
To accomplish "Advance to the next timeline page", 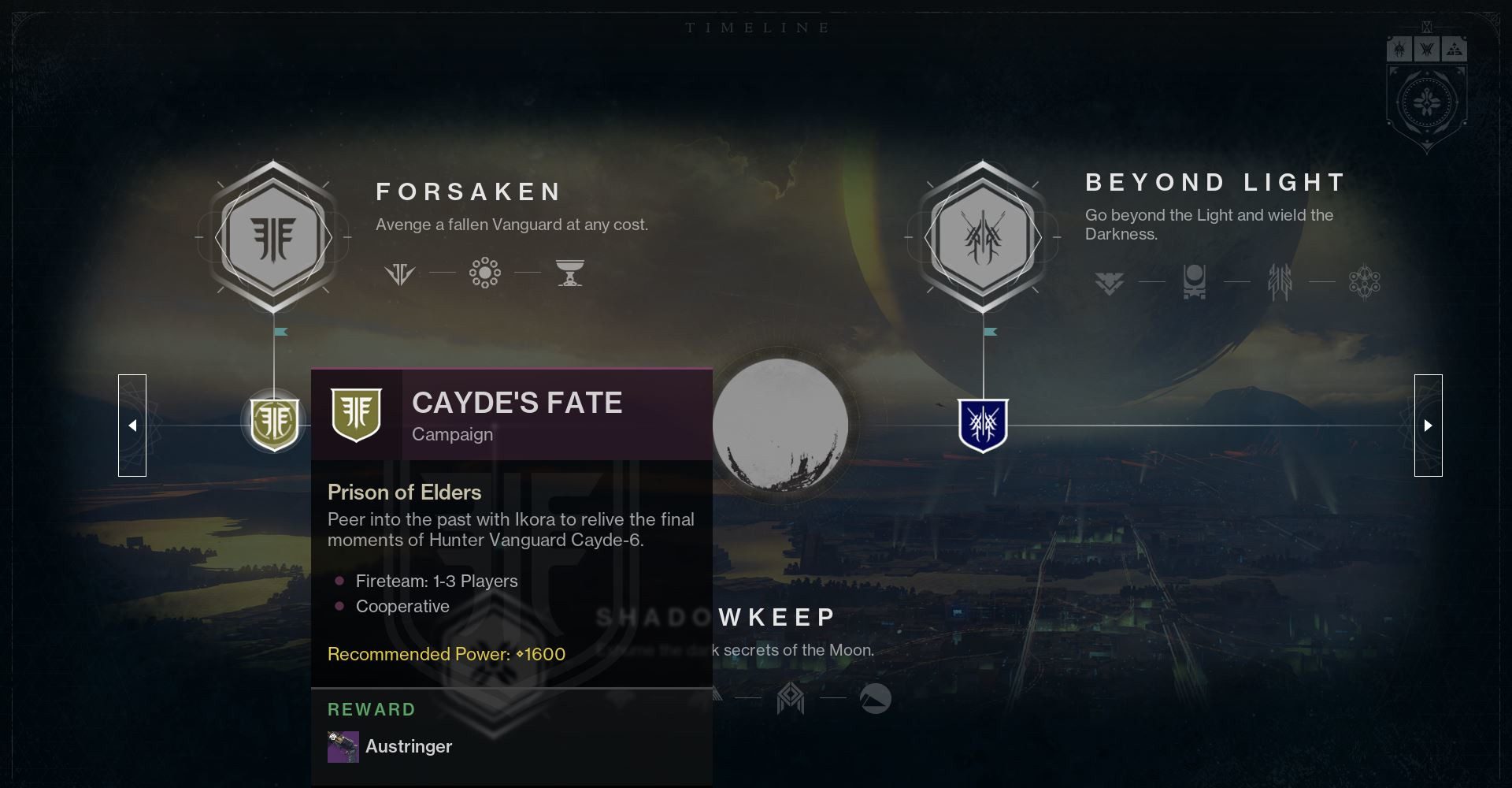I will 1428,426.
